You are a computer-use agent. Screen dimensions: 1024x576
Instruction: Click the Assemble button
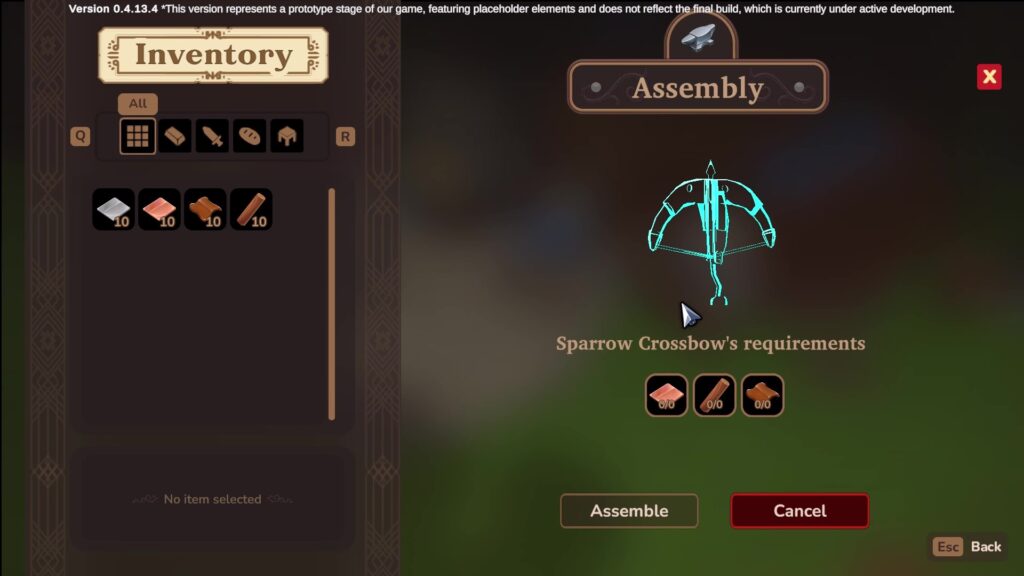coord(629,511)
